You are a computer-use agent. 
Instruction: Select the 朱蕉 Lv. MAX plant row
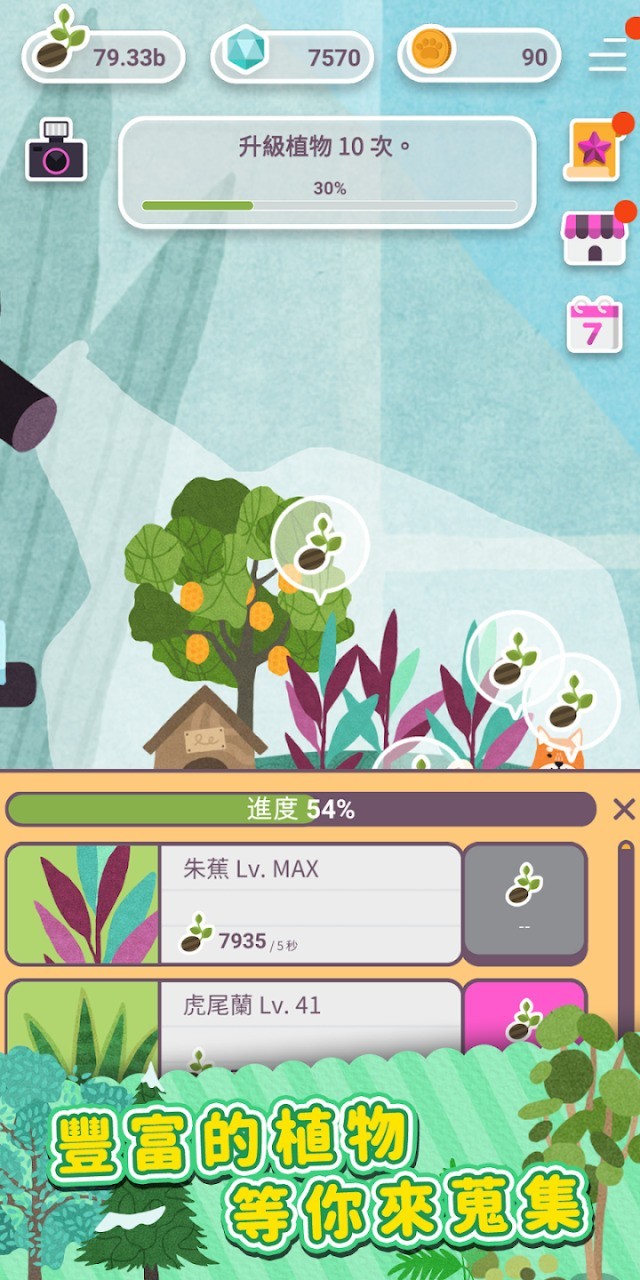[x=310, y=904]
